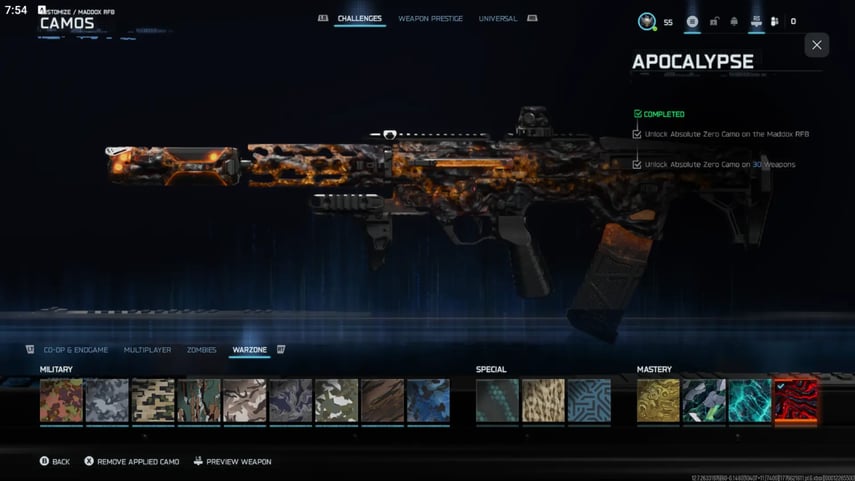Open the Weapon Prestige tab

[x=430, y=19]
